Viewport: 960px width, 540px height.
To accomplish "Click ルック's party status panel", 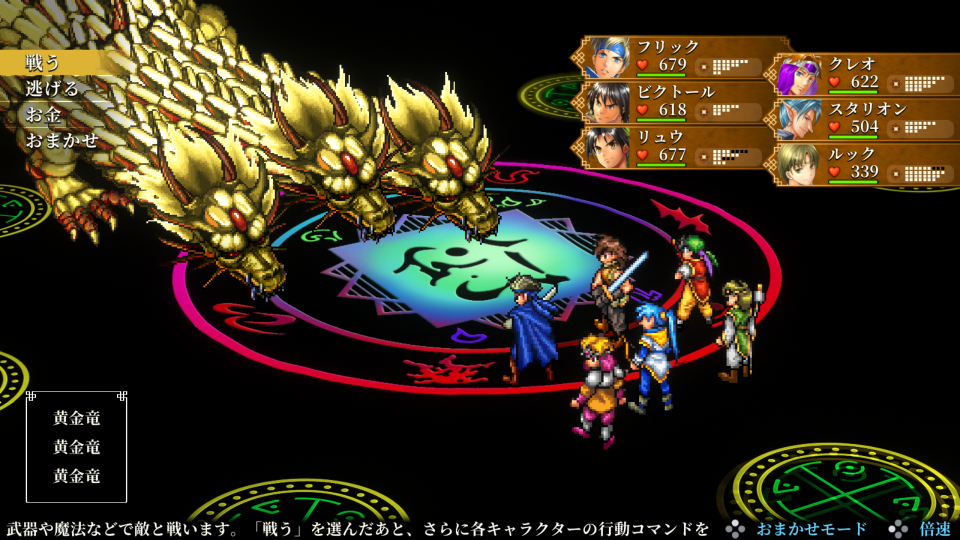I will 866,164.
